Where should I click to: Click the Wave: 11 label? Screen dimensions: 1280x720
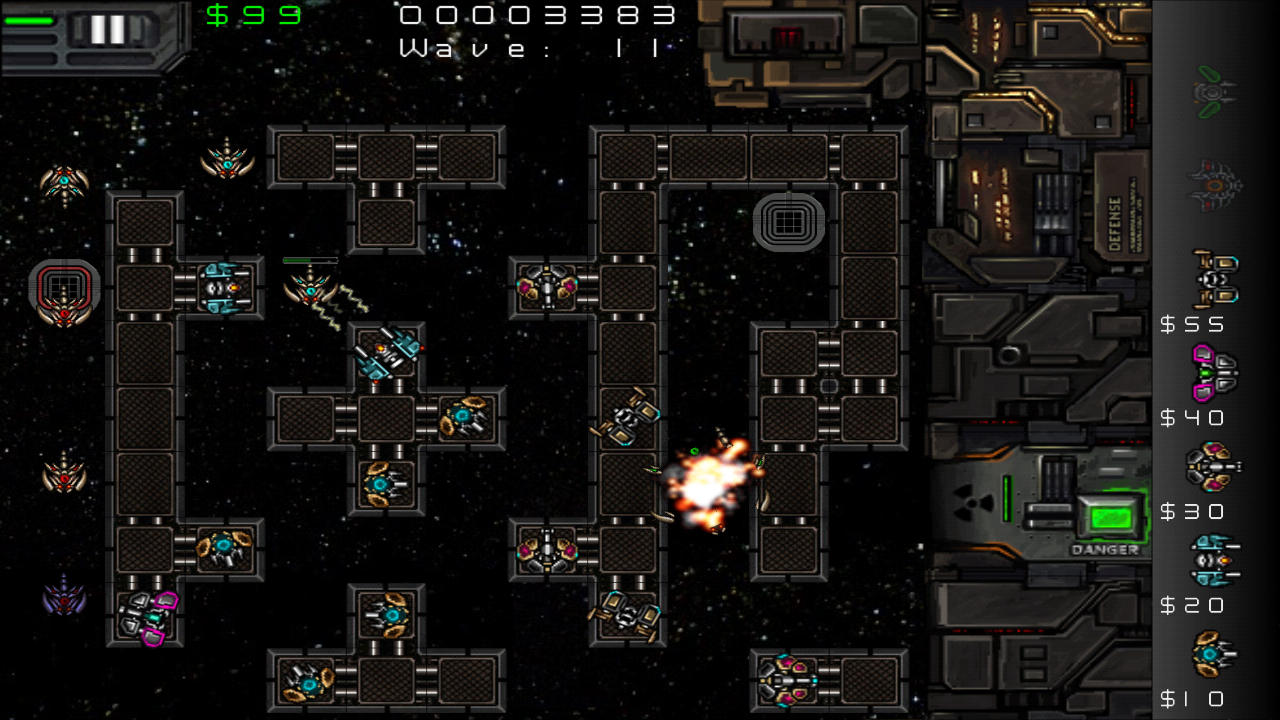(x=530, y=48)
